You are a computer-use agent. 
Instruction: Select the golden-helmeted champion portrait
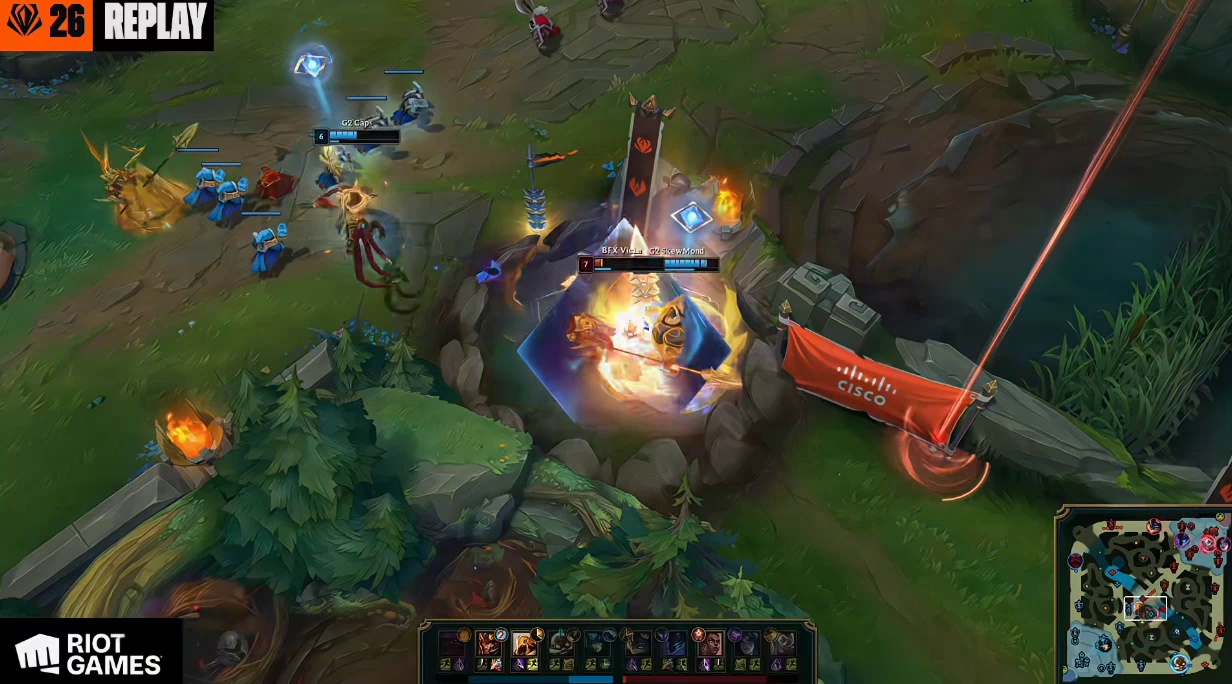(525, 645)
